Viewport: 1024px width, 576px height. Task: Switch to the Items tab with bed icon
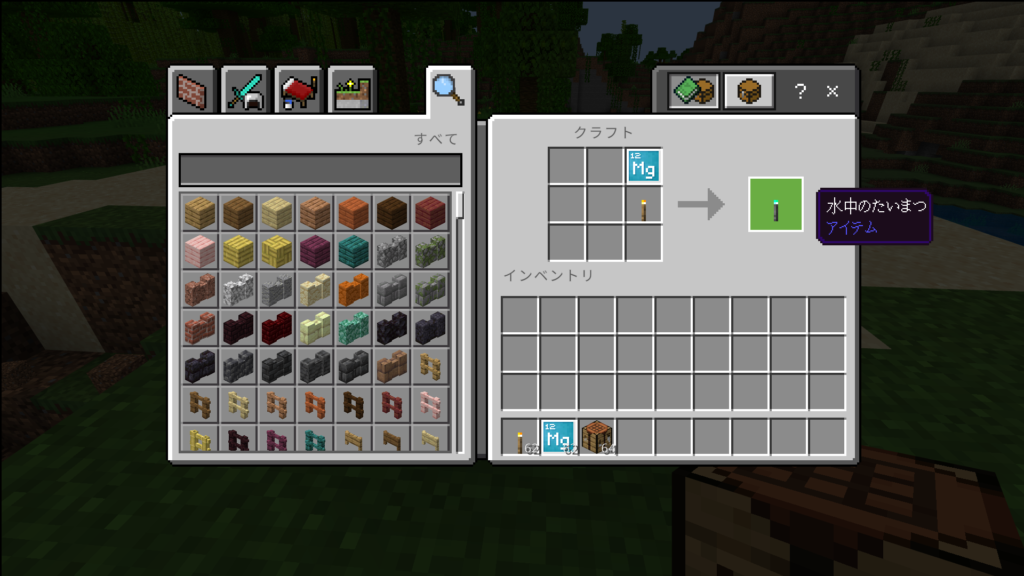(x=298, y=92)
